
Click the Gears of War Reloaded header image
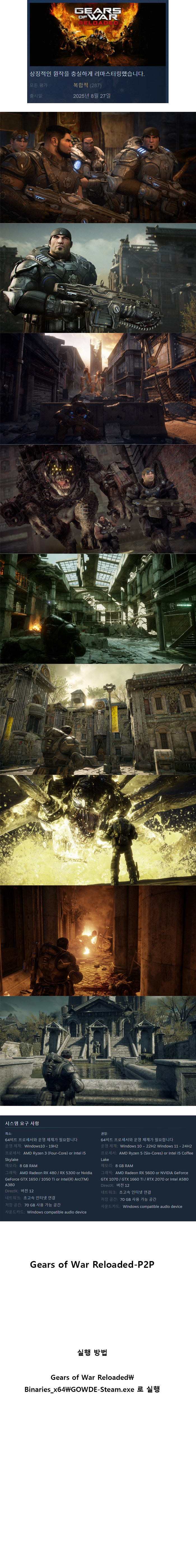coord(98,34)
